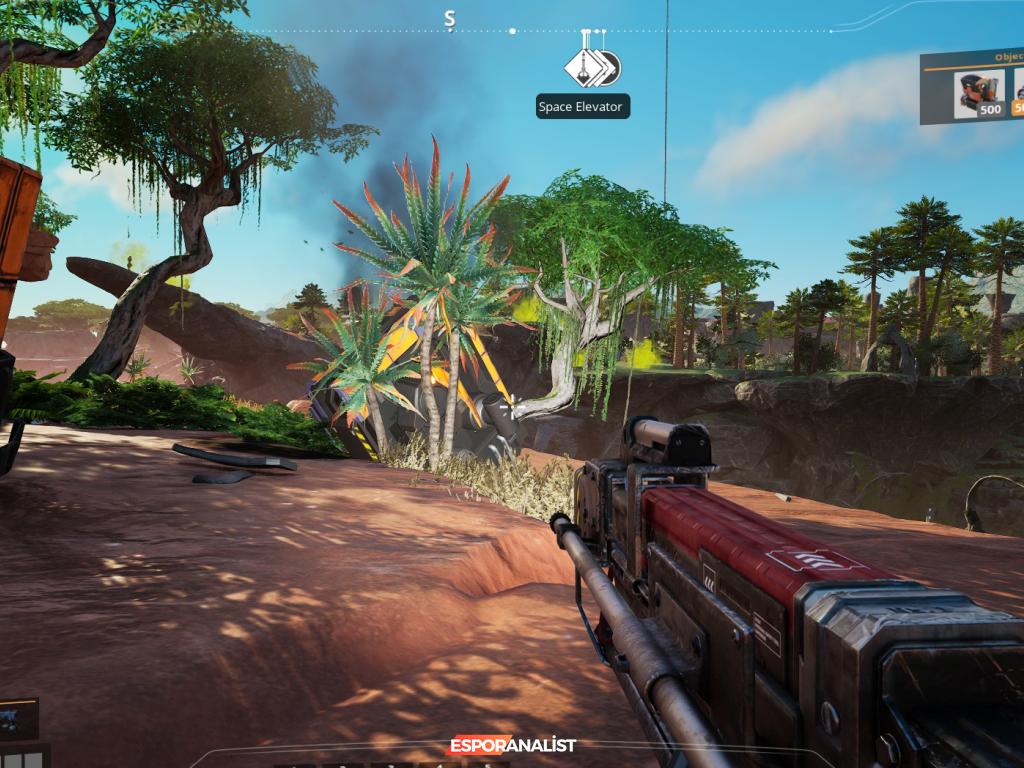Click the ESPORANALIST watermark logo
The width and height of the screenshot is (1024, 768).
coord(511,745)
